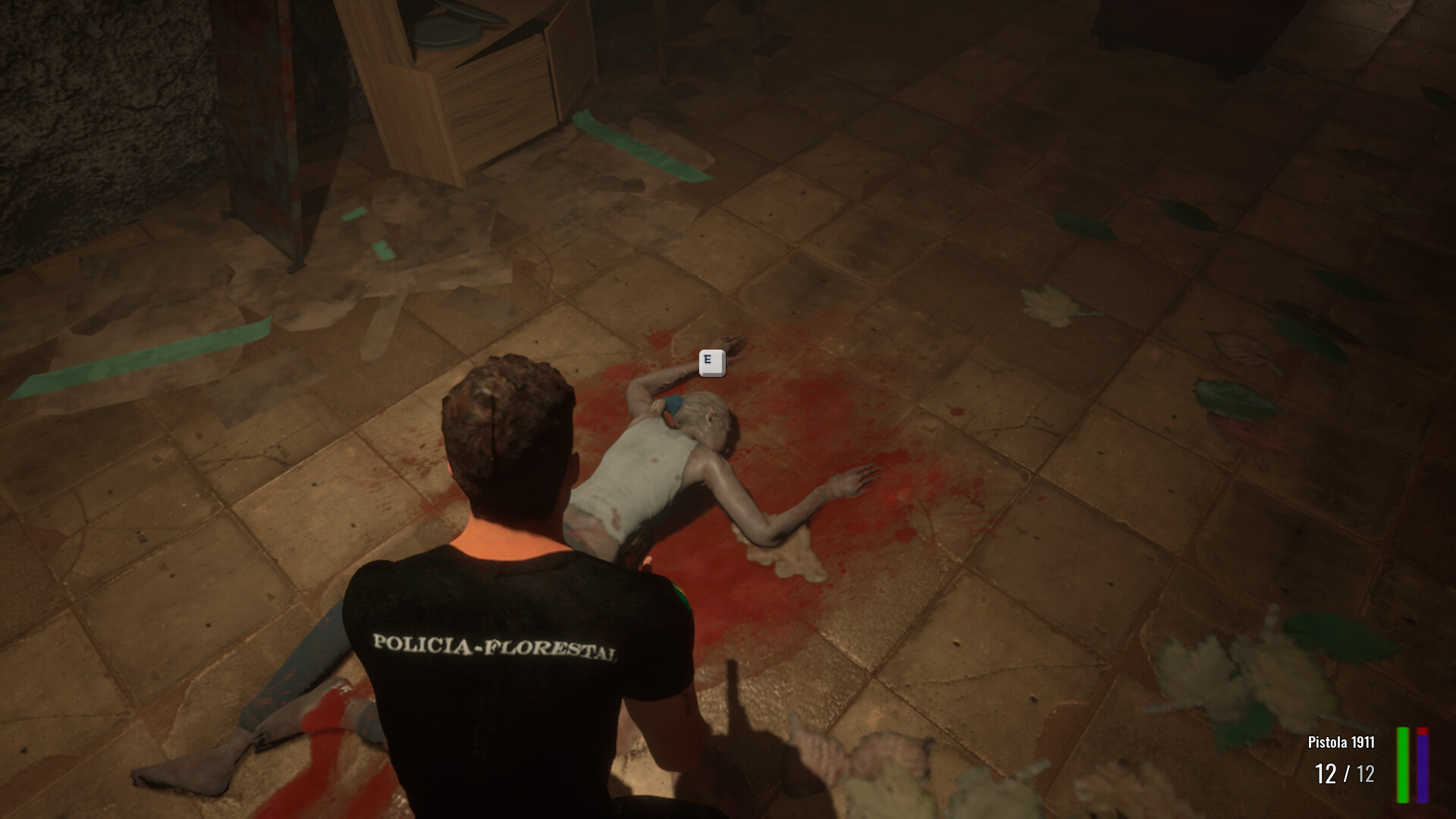The width and height of the screenshot is (1456, 819).
Task: Click the loaded ammo count number 12
Action: pos(1326,773)
